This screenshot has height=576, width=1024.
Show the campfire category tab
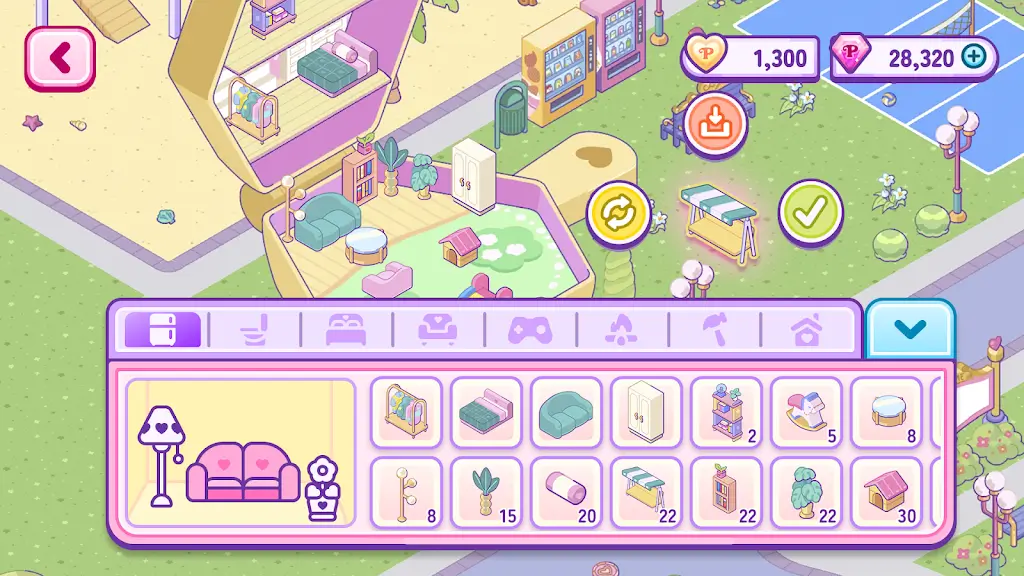click(x=622, y=330)
